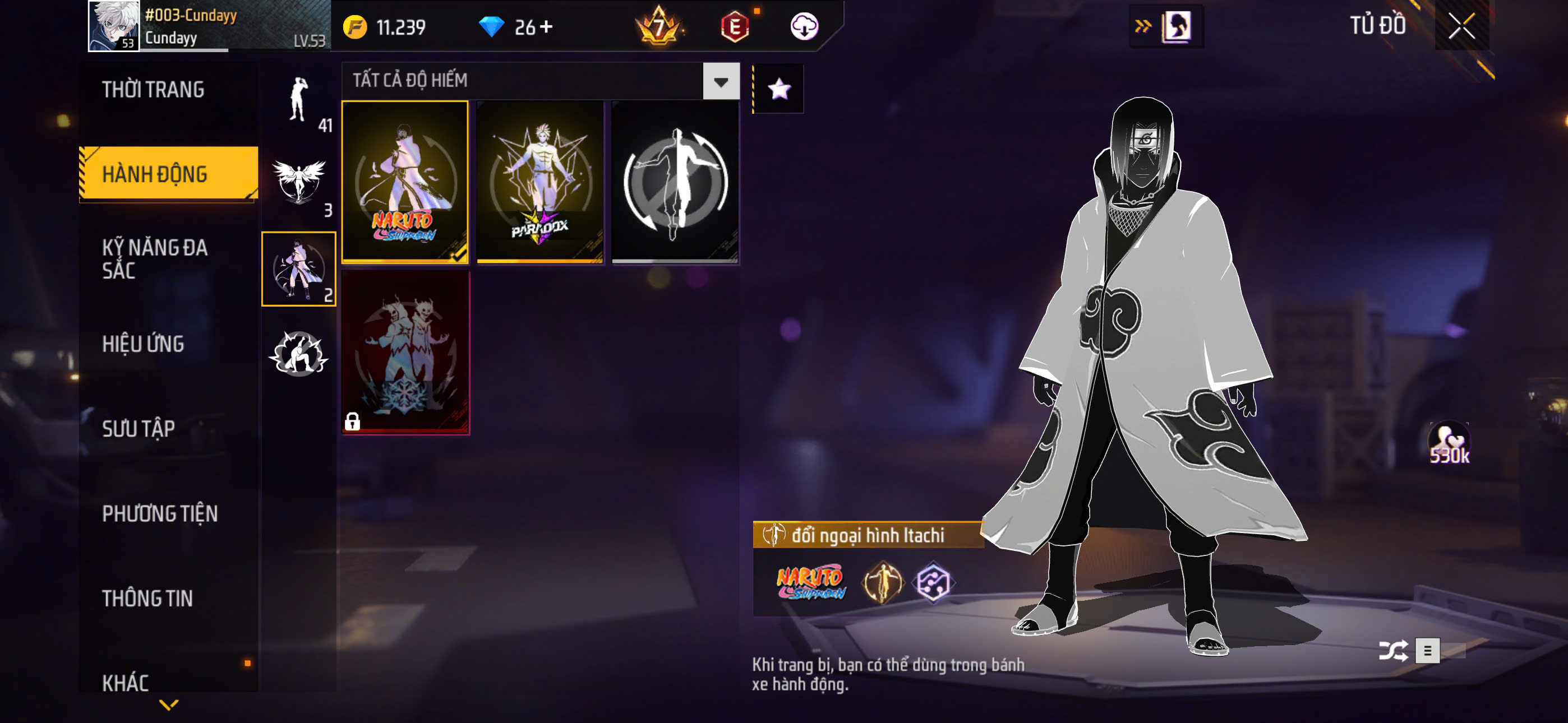Toggle the star favorites filter
Viewport: 1568px width, 723px height.
point(779,89)
